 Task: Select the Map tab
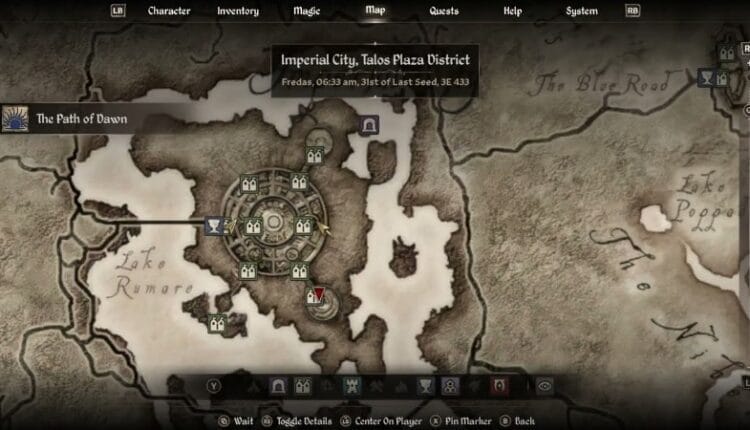375,12
